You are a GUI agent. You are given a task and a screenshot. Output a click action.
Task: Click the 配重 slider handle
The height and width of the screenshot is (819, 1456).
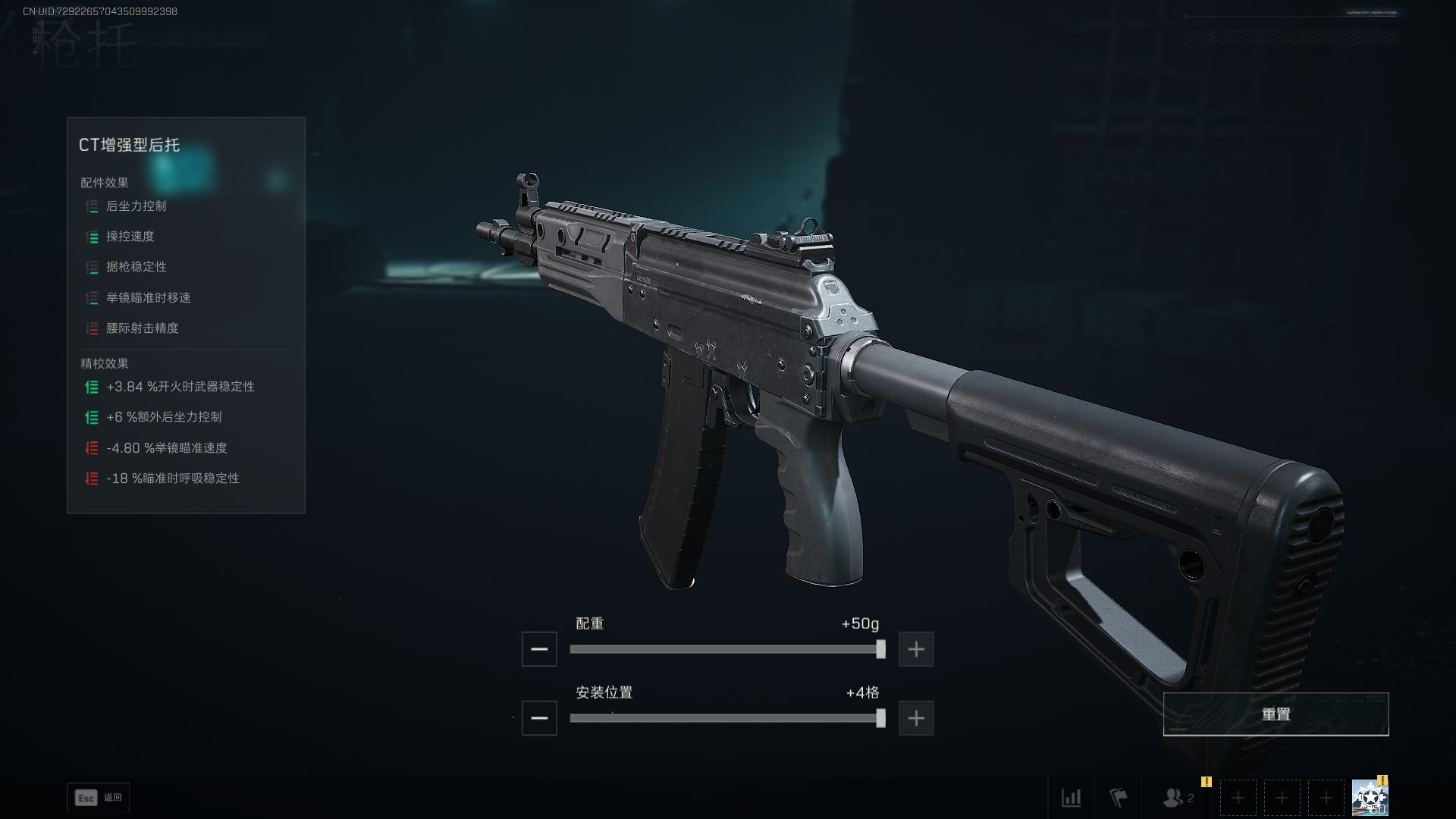click(880, 649)
